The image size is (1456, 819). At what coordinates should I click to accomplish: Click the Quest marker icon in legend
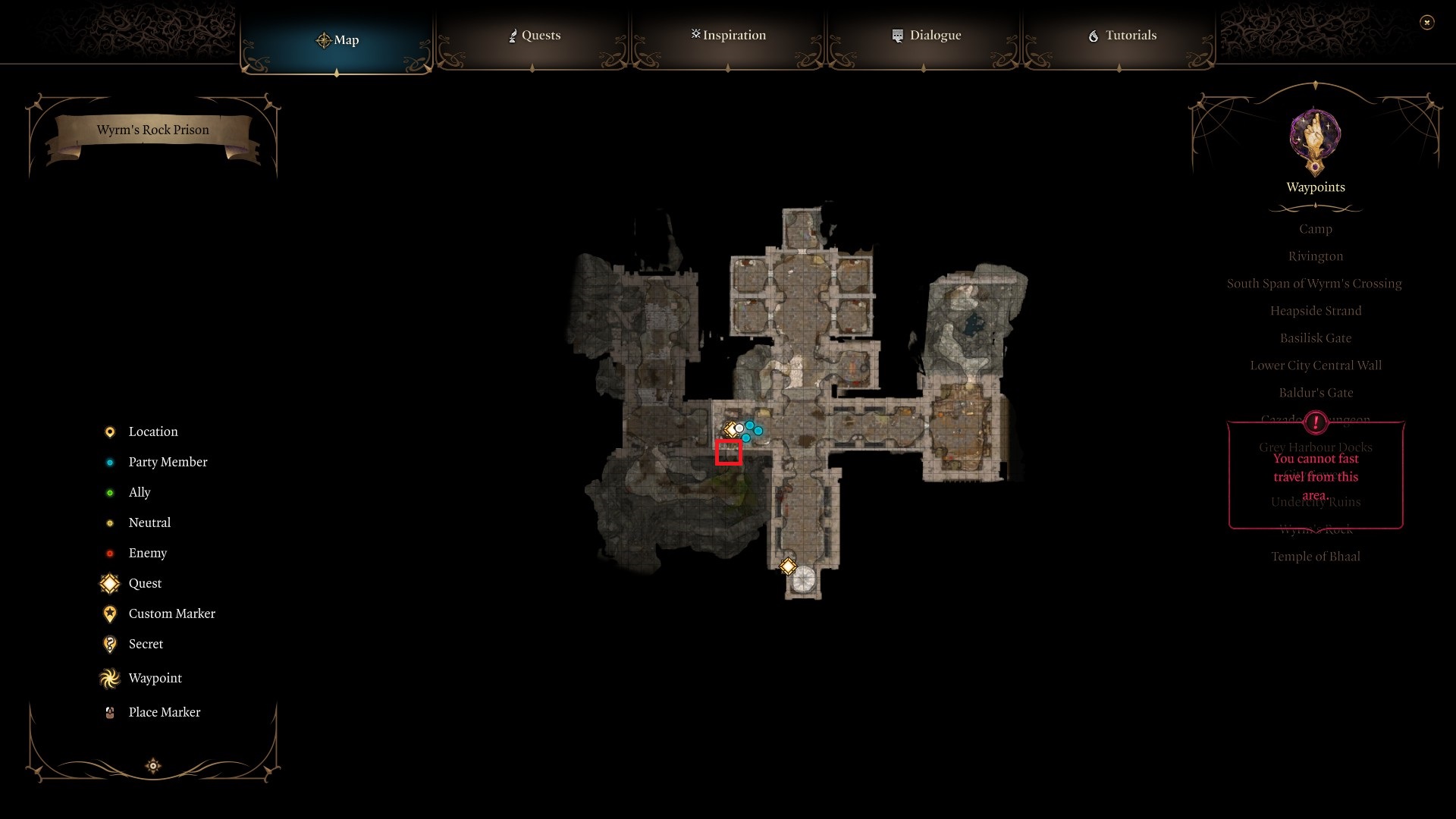click(x=109, y=583)
